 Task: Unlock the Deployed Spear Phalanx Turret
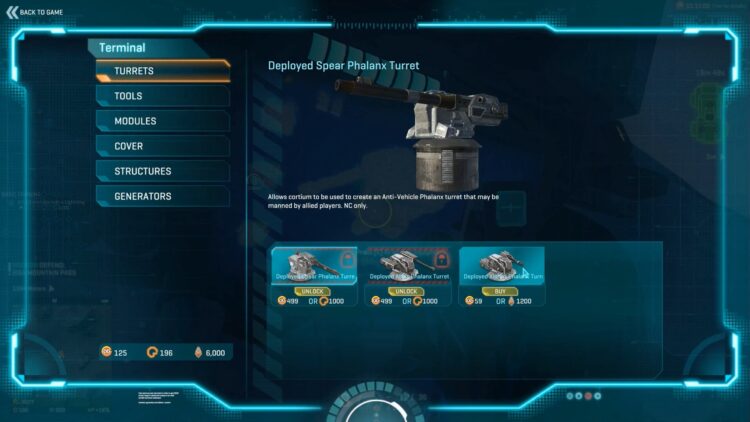click(313, 290)
